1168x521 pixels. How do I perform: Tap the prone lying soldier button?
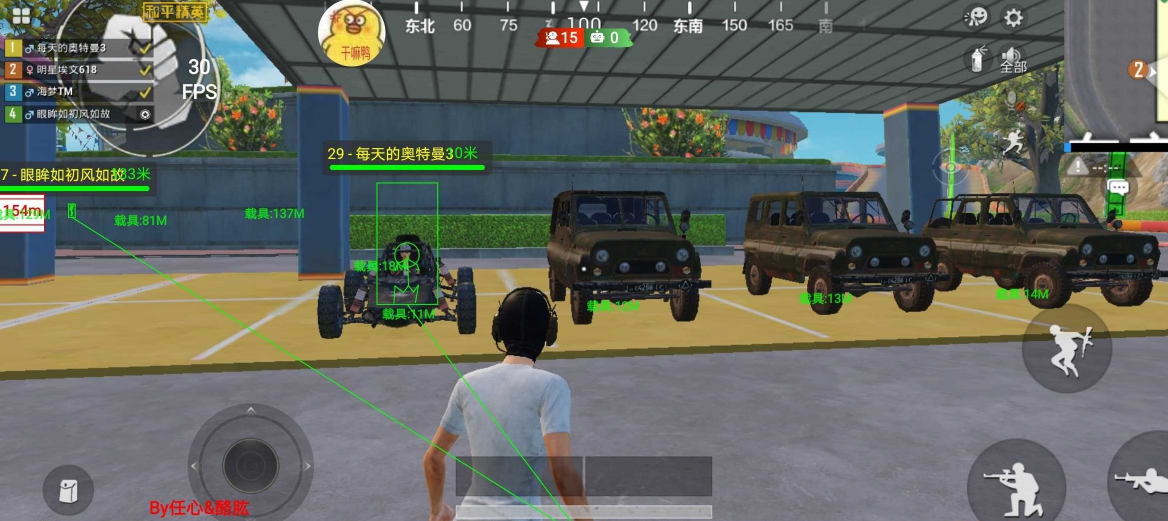1140,480
